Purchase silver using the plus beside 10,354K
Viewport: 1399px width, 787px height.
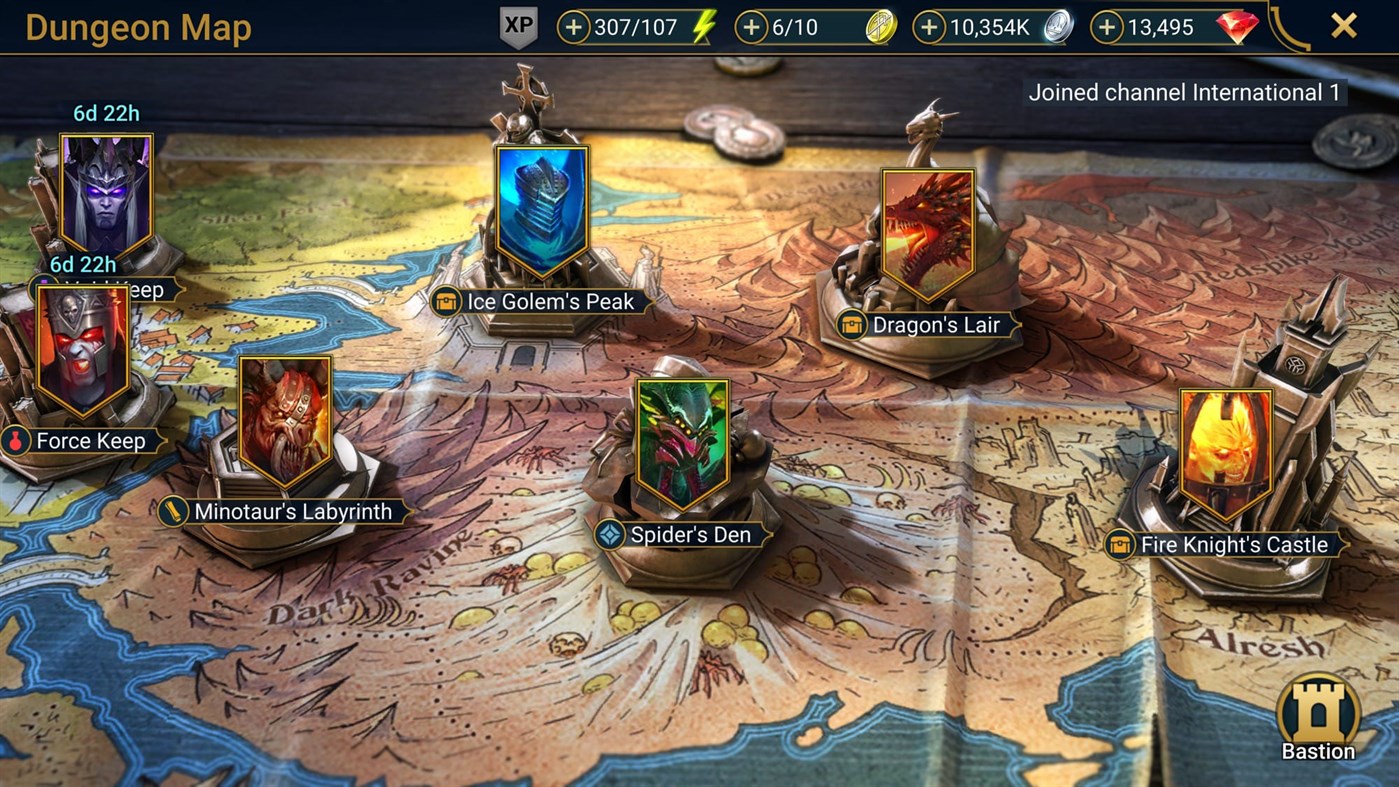pos(931,27)
